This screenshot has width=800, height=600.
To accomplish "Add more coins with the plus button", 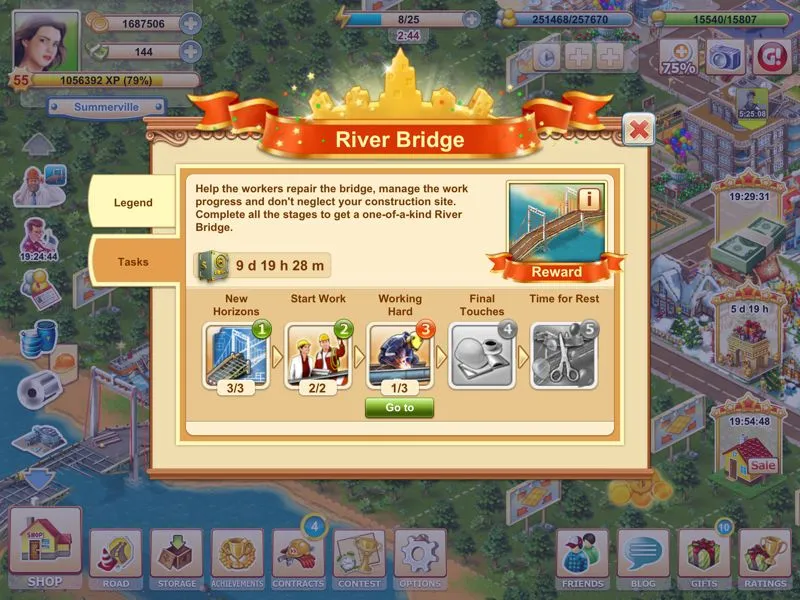I will point(190,23).
